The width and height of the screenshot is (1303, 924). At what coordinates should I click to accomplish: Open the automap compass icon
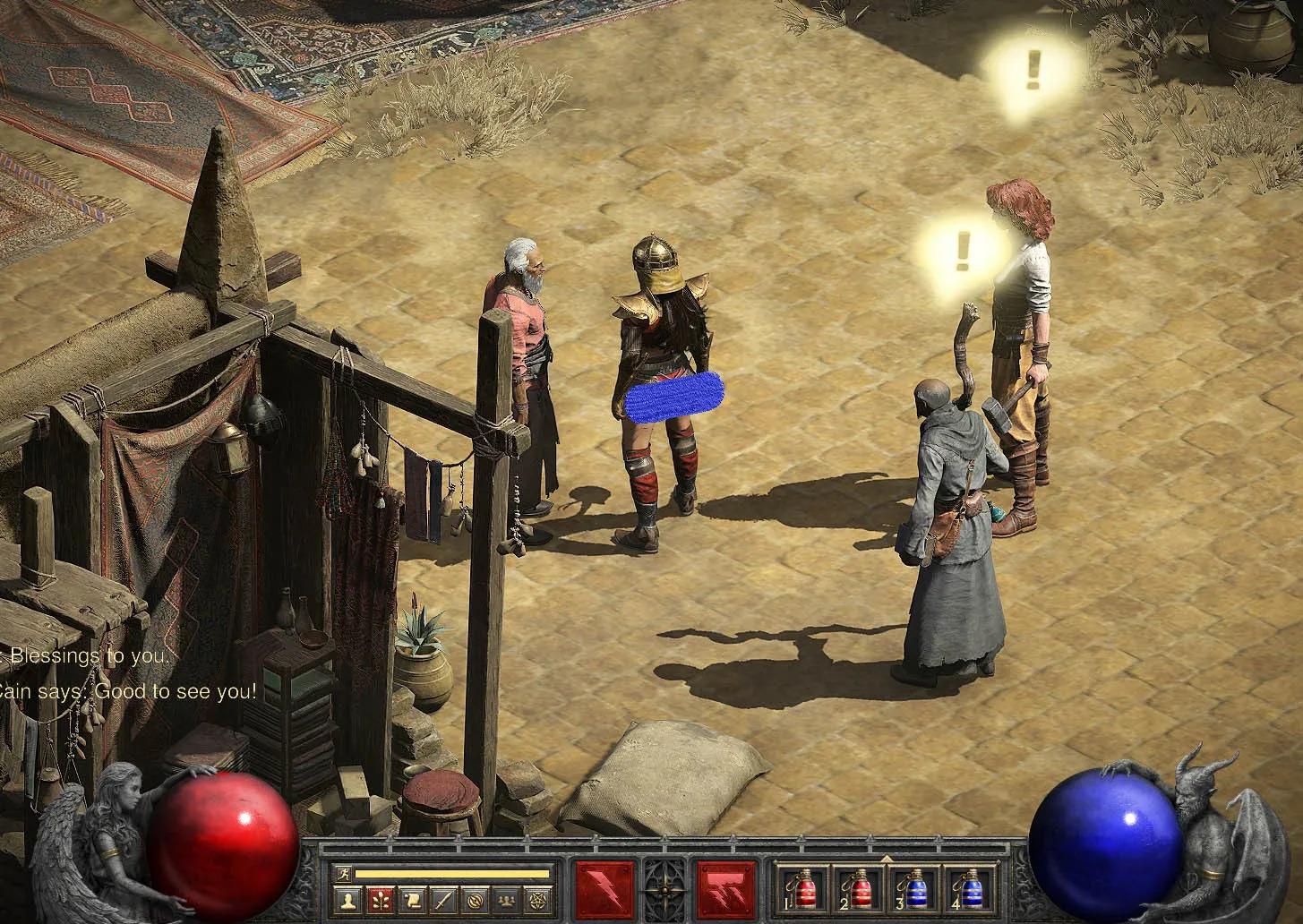[476, 899]
